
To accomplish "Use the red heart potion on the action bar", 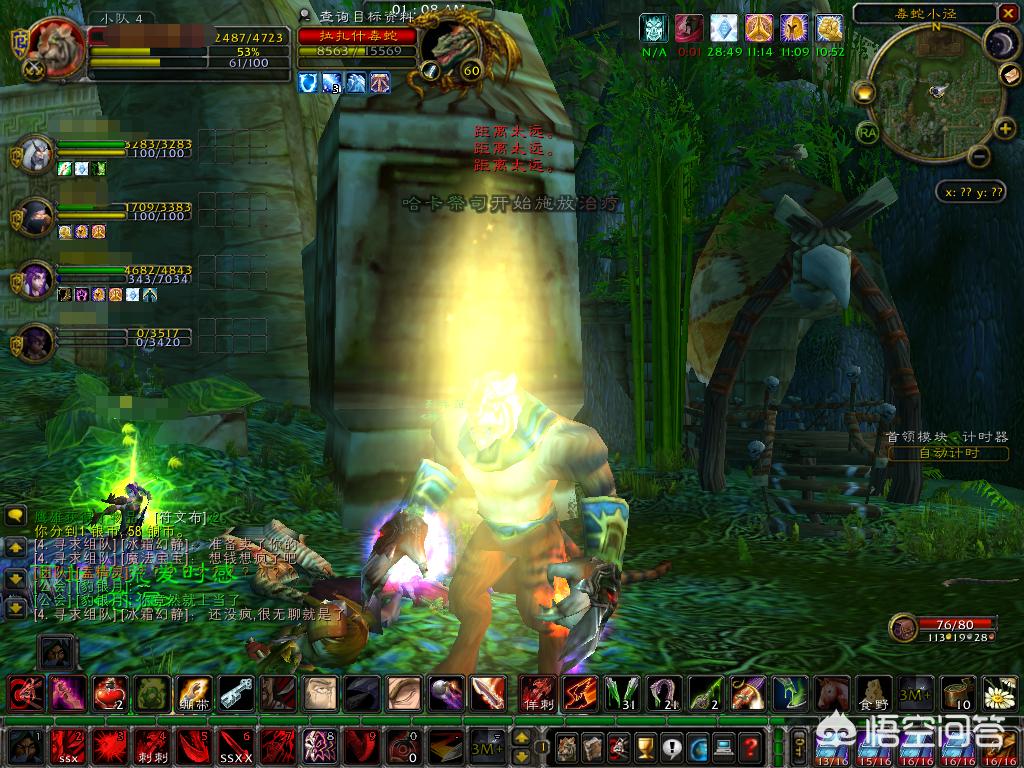I will pyautogui.click(x=108, y=692).
